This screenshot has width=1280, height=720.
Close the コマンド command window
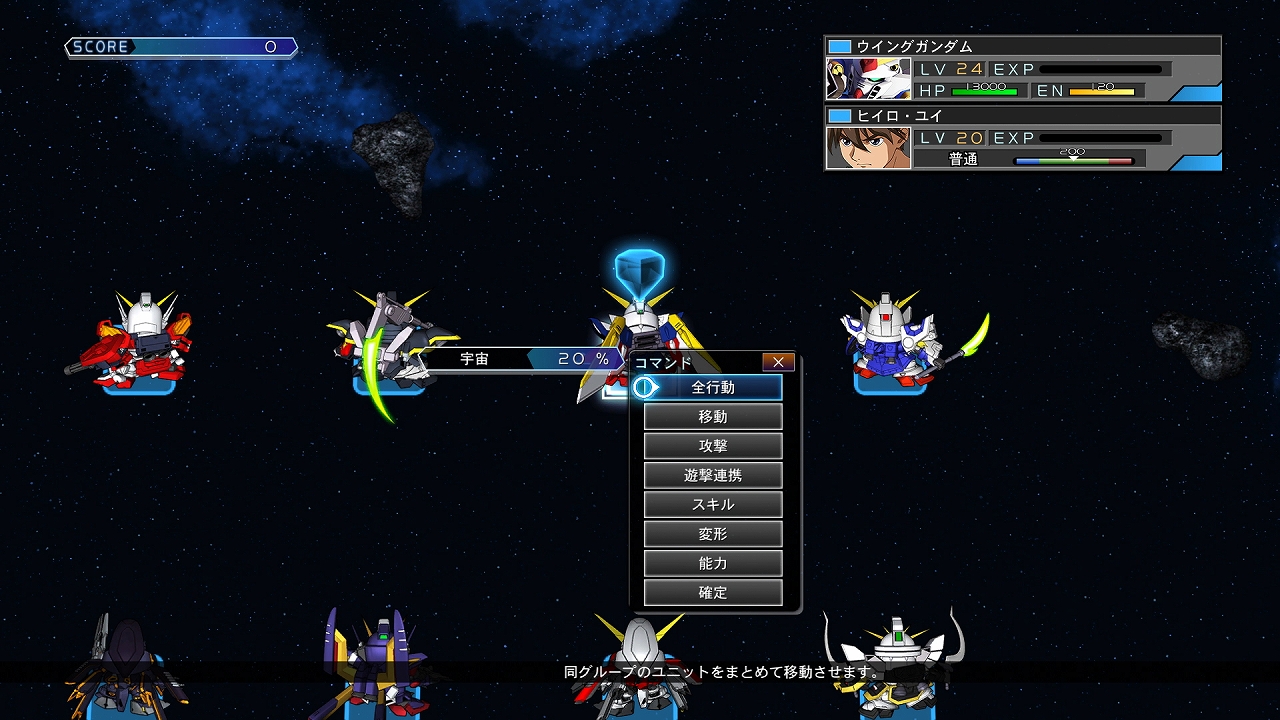pos(777,361)
